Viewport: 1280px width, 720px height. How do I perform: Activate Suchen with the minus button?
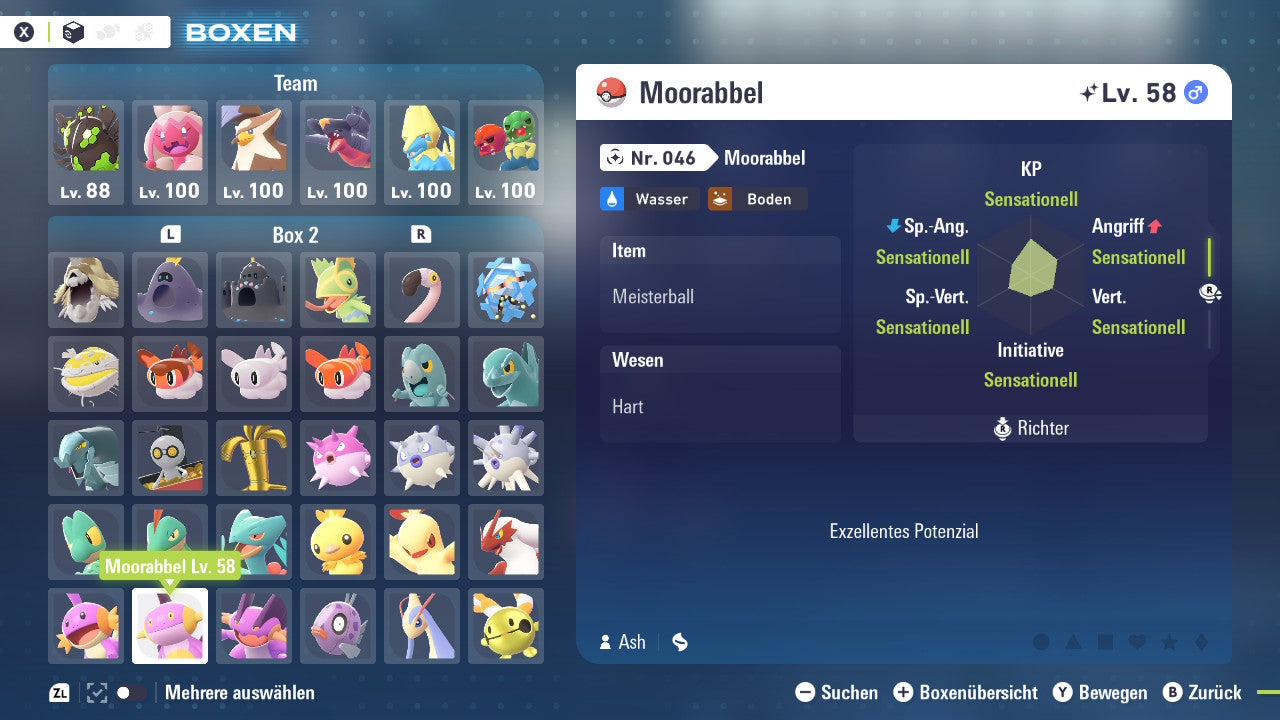coord(806,692)
